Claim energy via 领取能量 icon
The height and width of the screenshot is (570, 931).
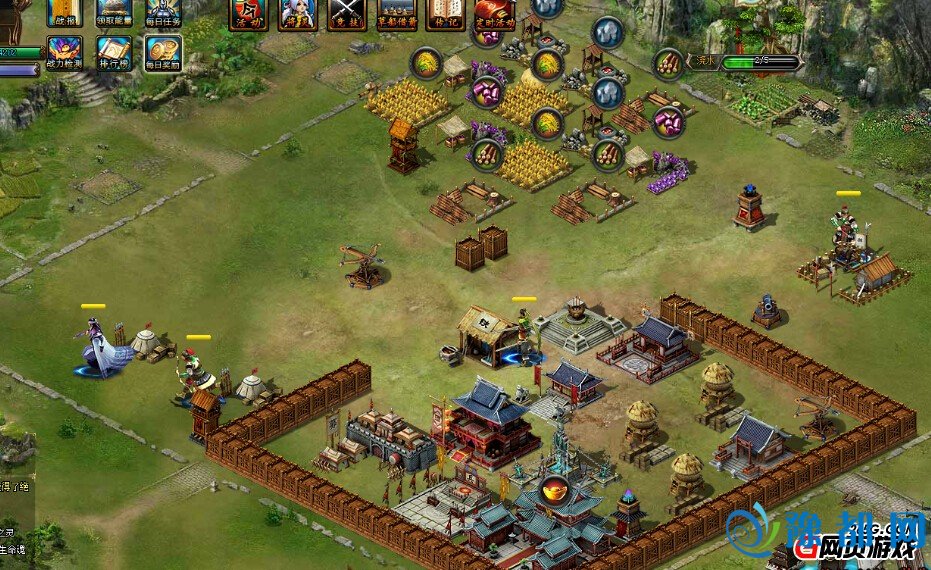pos(114,12)
